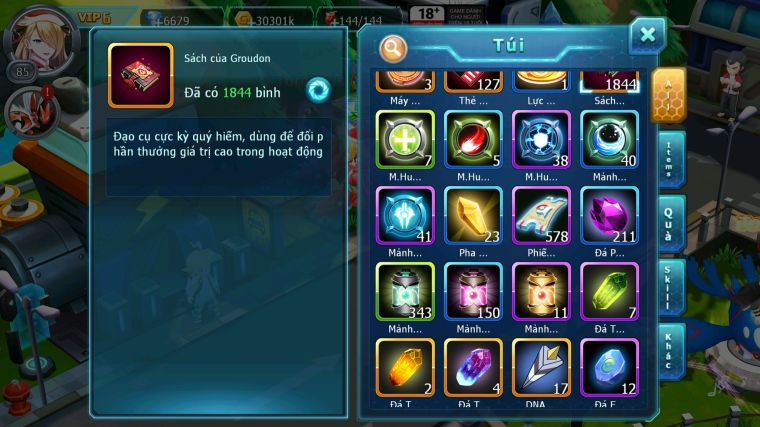This screenshot has width=760, height=427.
Task: Open the player avatar profile
Action: (x=27, y=37)
